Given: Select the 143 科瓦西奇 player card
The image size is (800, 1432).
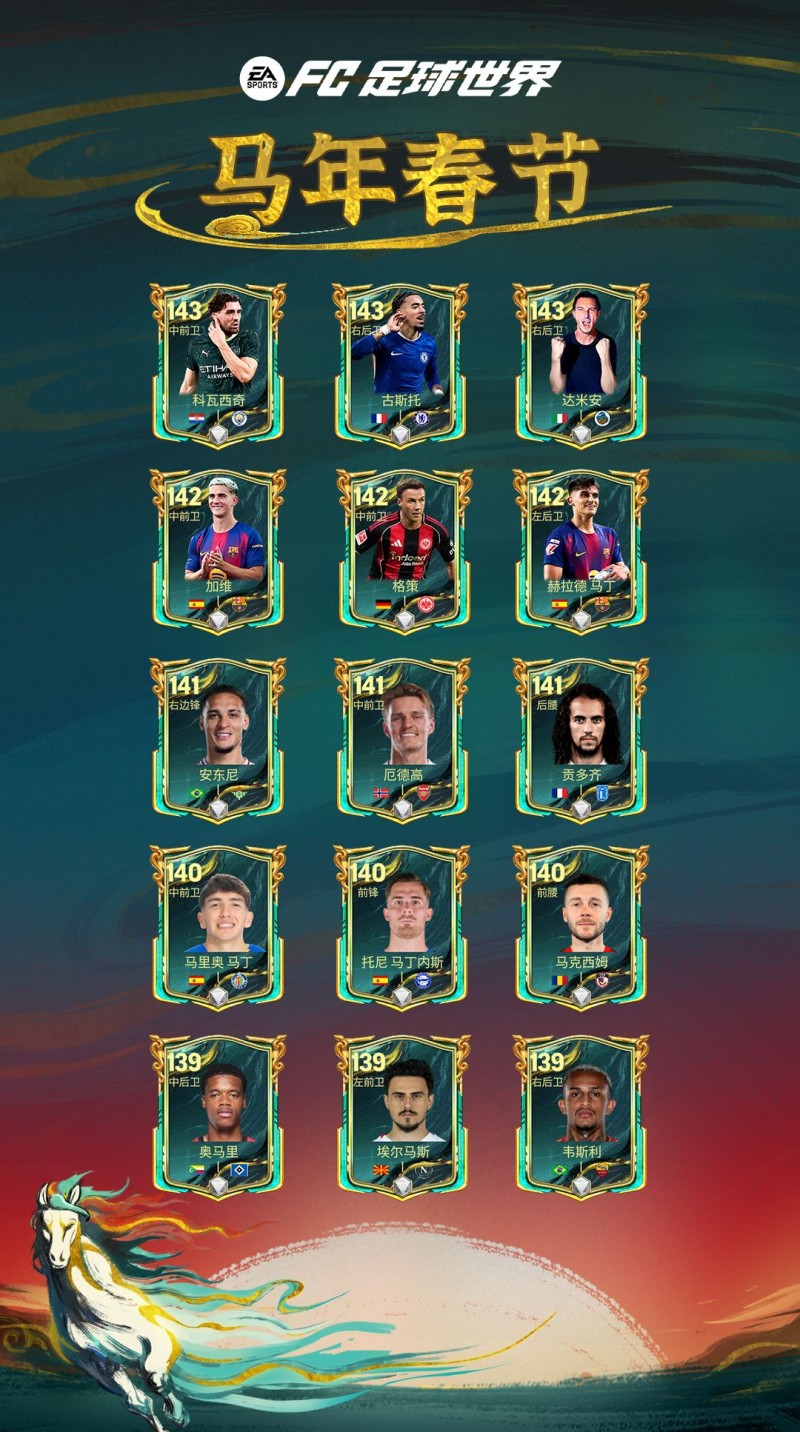Looking at the screenshot, I should click(x=218, y=364).
